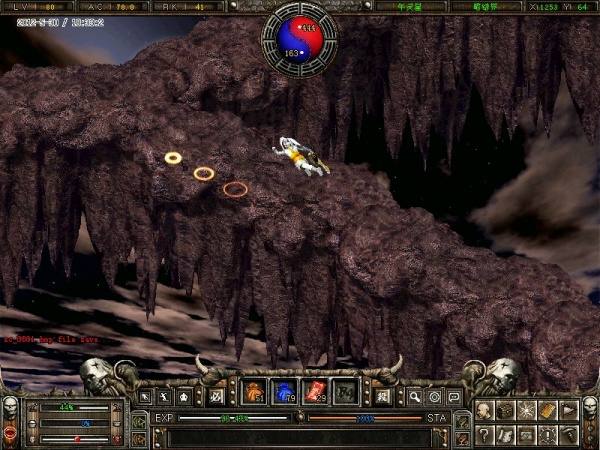Open the starburst skills icon
The height and width of the screenshot is (450, 600).
coord(527,410)
